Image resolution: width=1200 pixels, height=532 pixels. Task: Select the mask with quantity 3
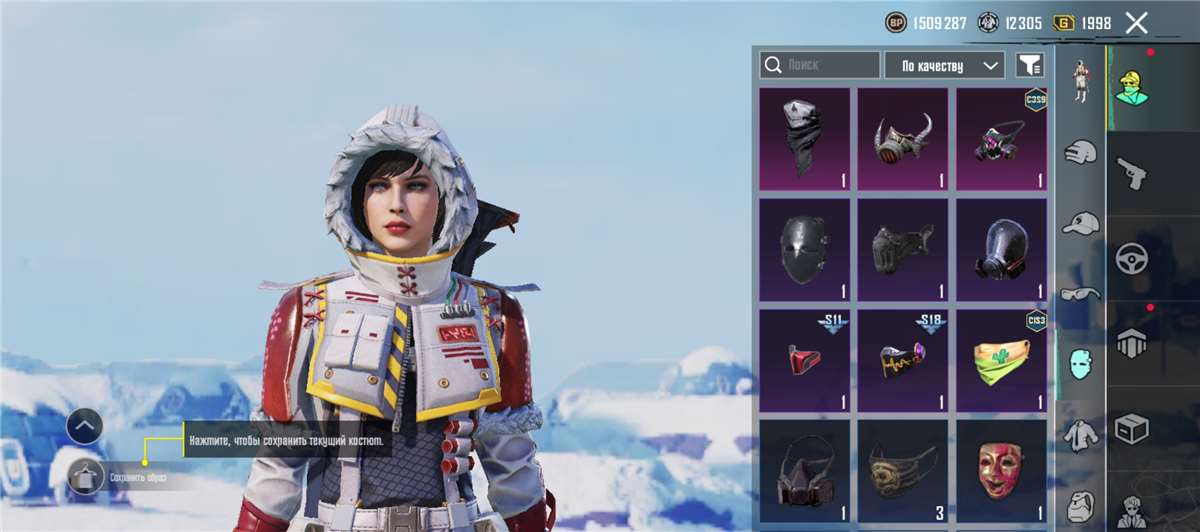[x=902, y=470]
